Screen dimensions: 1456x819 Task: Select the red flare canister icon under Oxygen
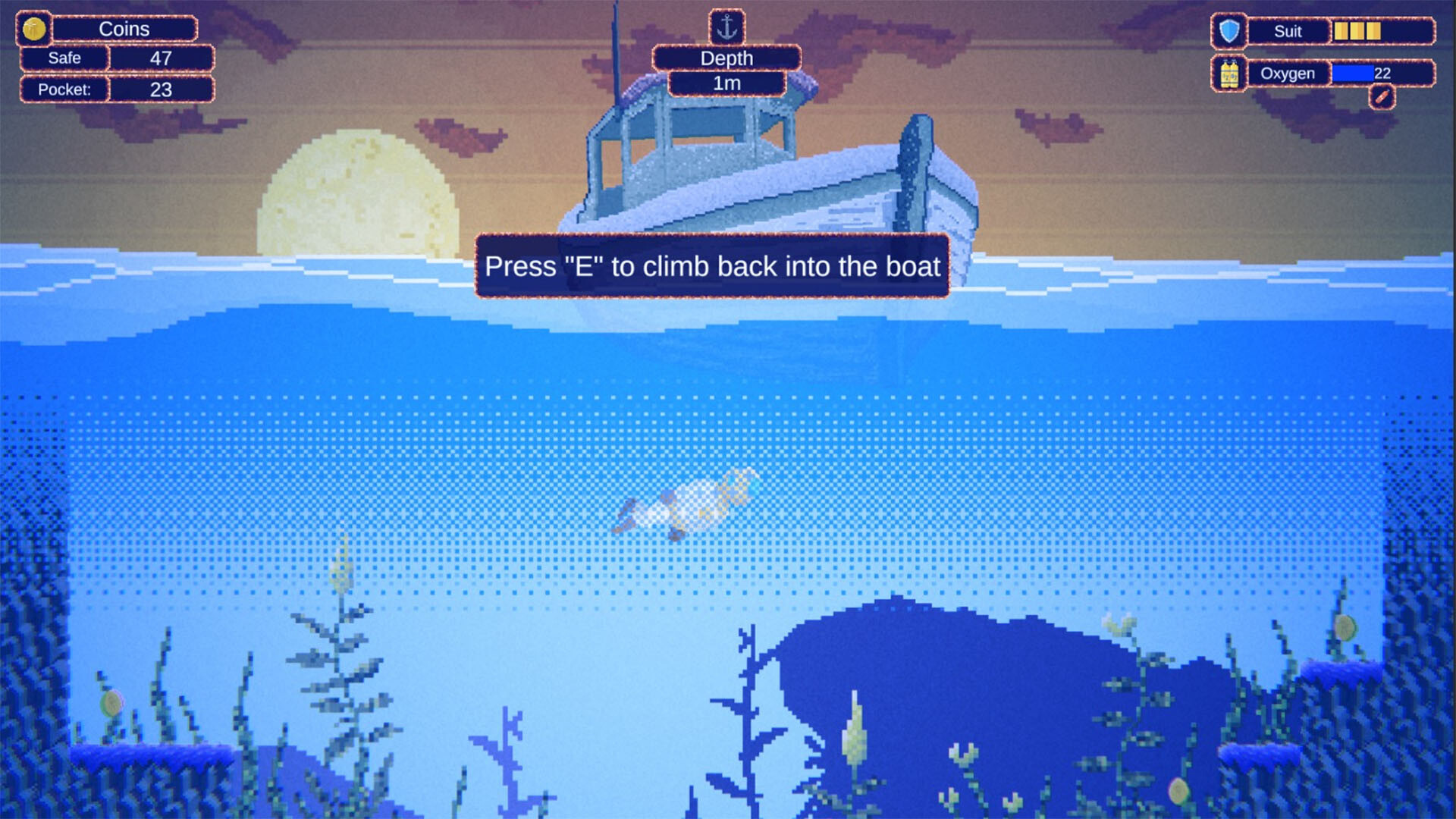click(x=1382, y=99)
